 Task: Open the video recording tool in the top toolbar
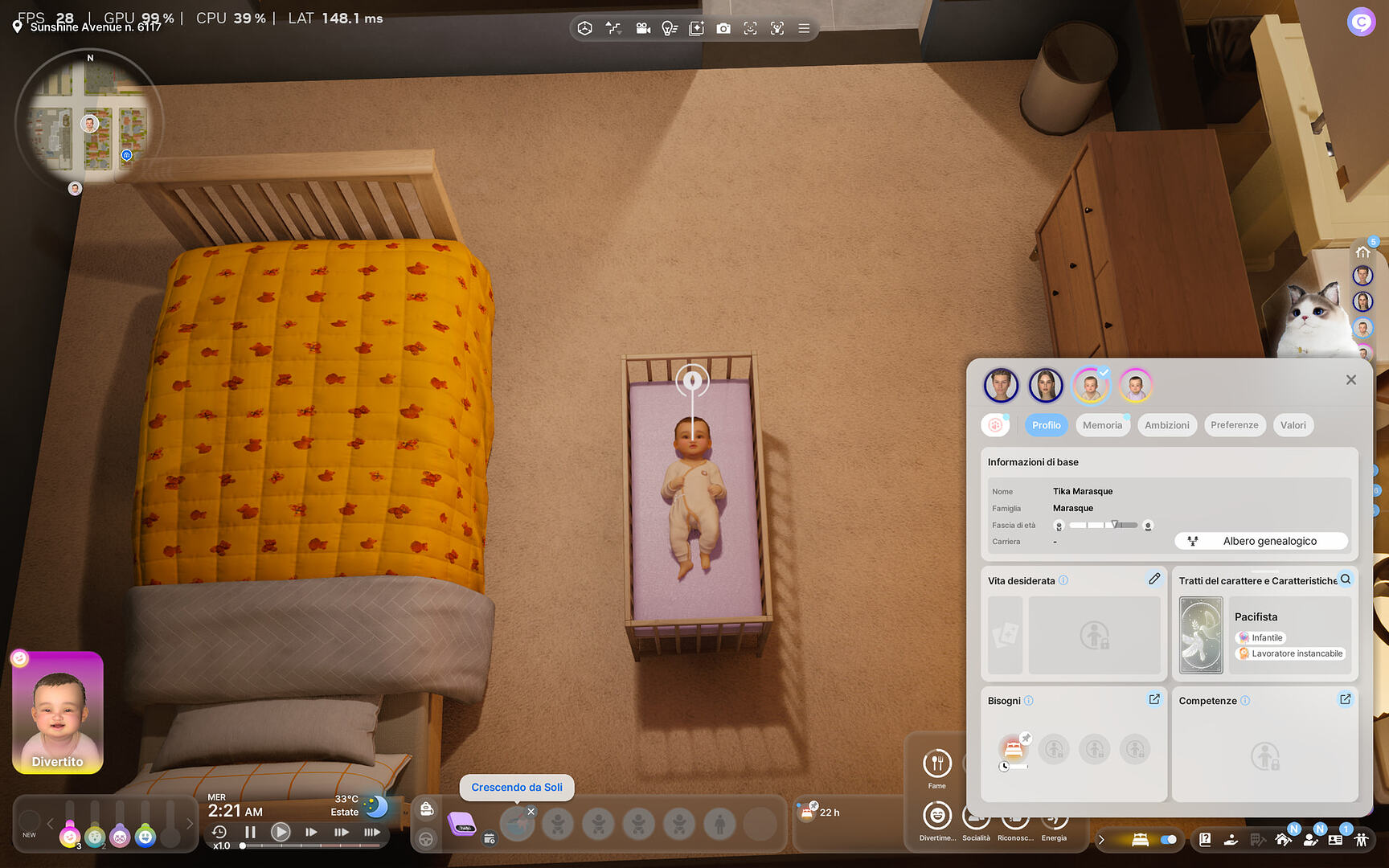point(643,28)
